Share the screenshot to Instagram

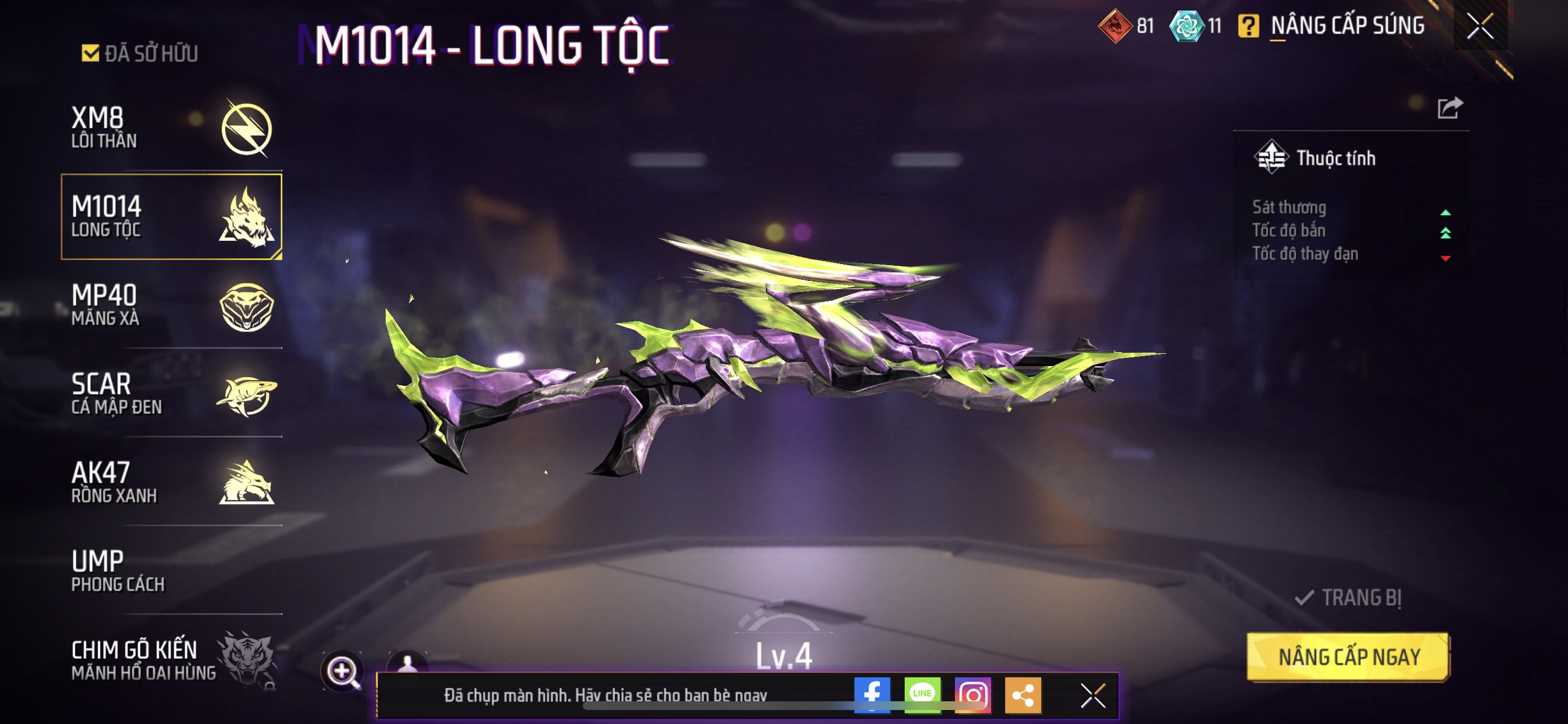tap(972, 694)
